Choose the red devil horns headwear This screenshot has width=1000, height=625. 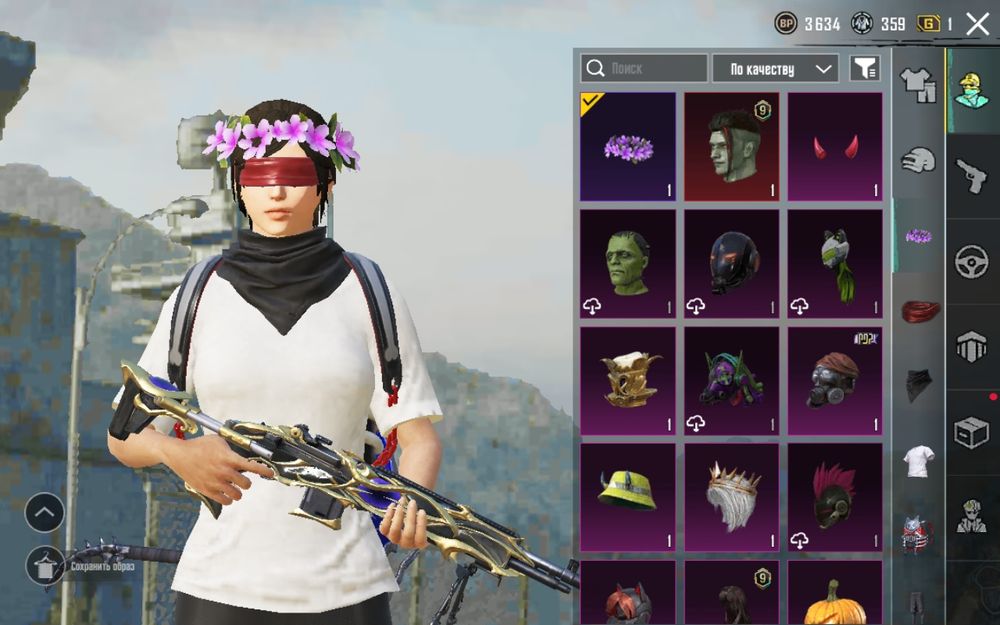tap(835, 147)
